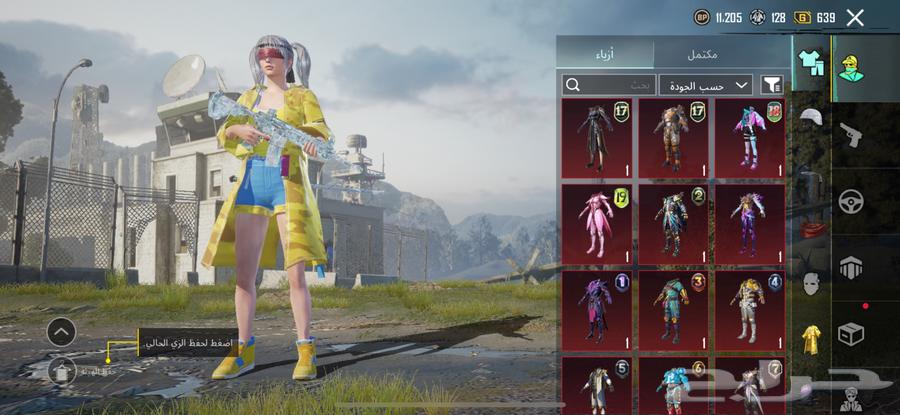
Task: Close the inventory with the X button
Action: click(x=855, y=17)
